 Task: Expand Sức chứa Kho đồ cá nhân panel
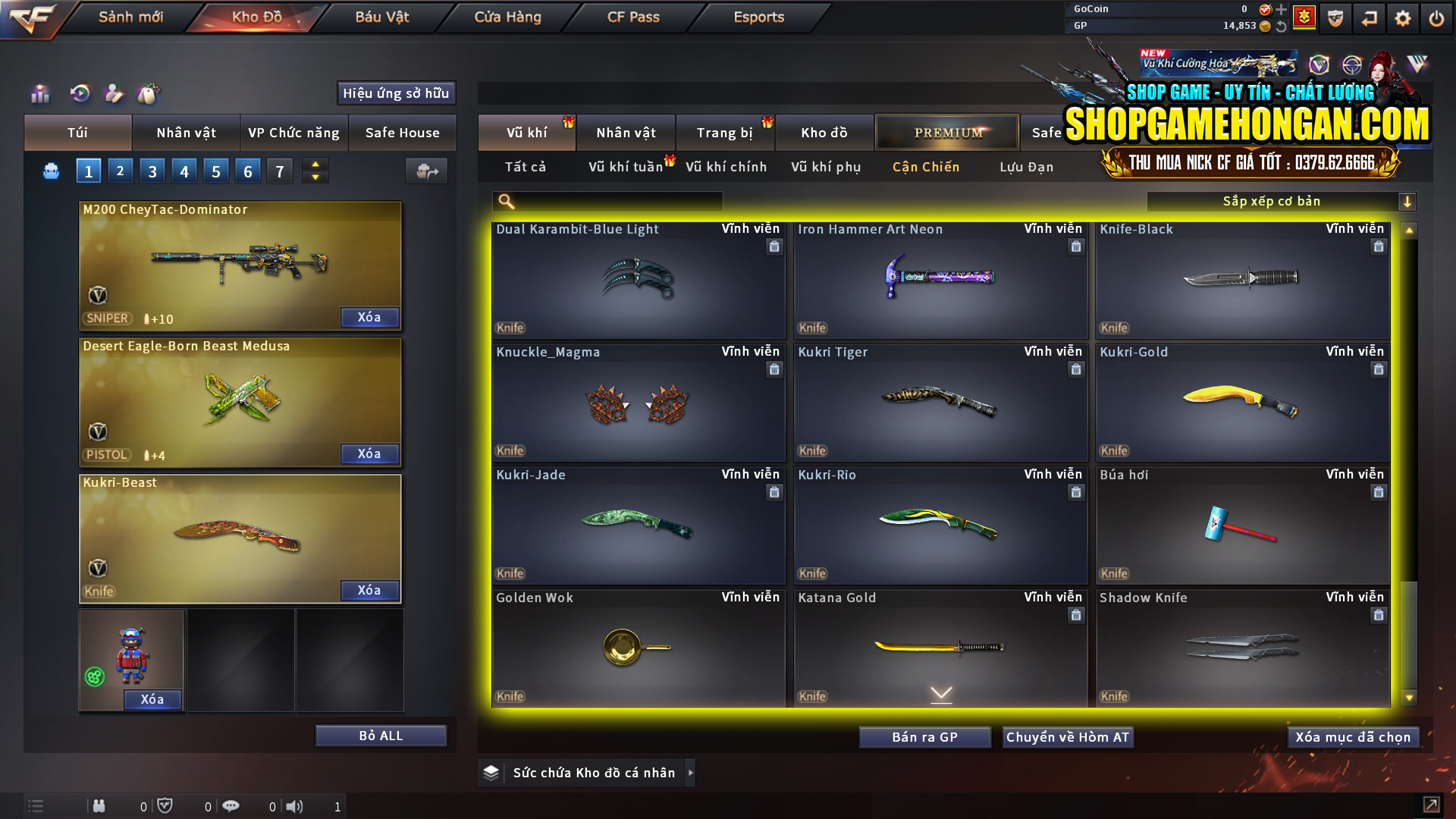coord(691,773)
